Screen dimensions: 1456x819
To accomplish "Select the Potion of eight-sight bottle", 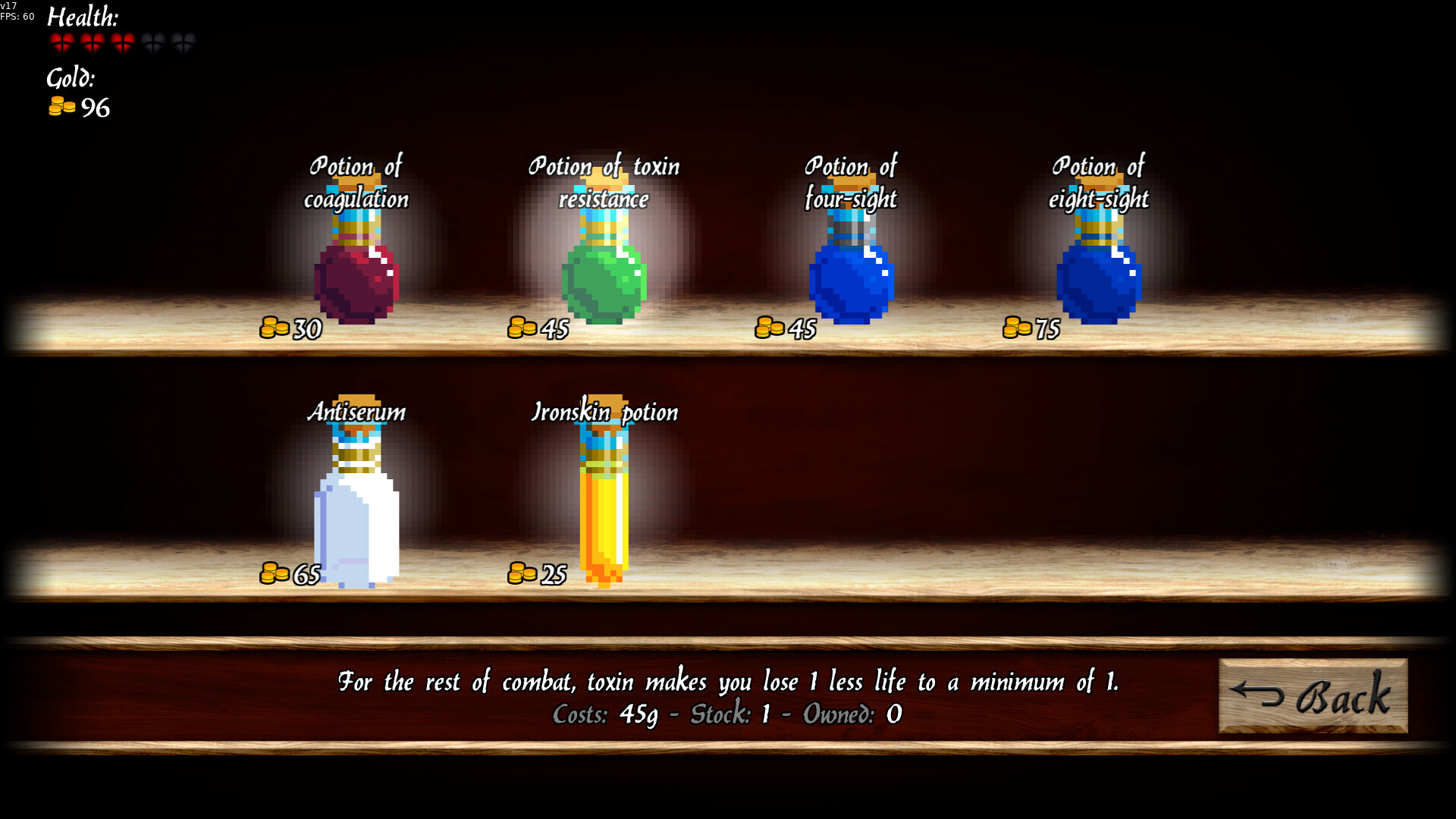I will pos(1097,281).
